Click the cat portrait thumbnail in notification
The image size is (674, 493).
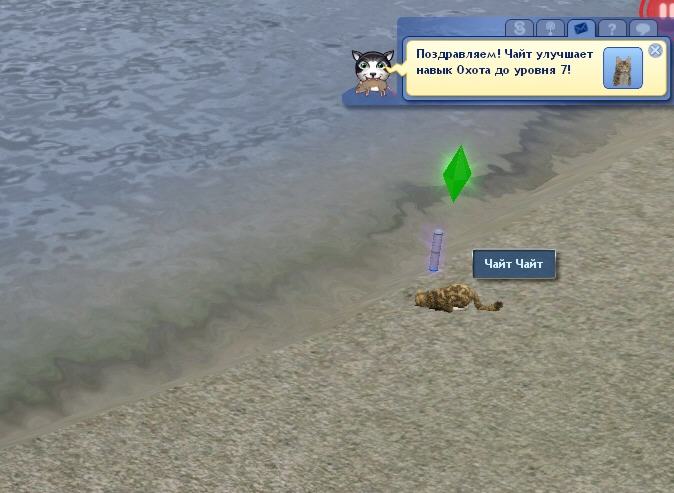click(623, 68)
